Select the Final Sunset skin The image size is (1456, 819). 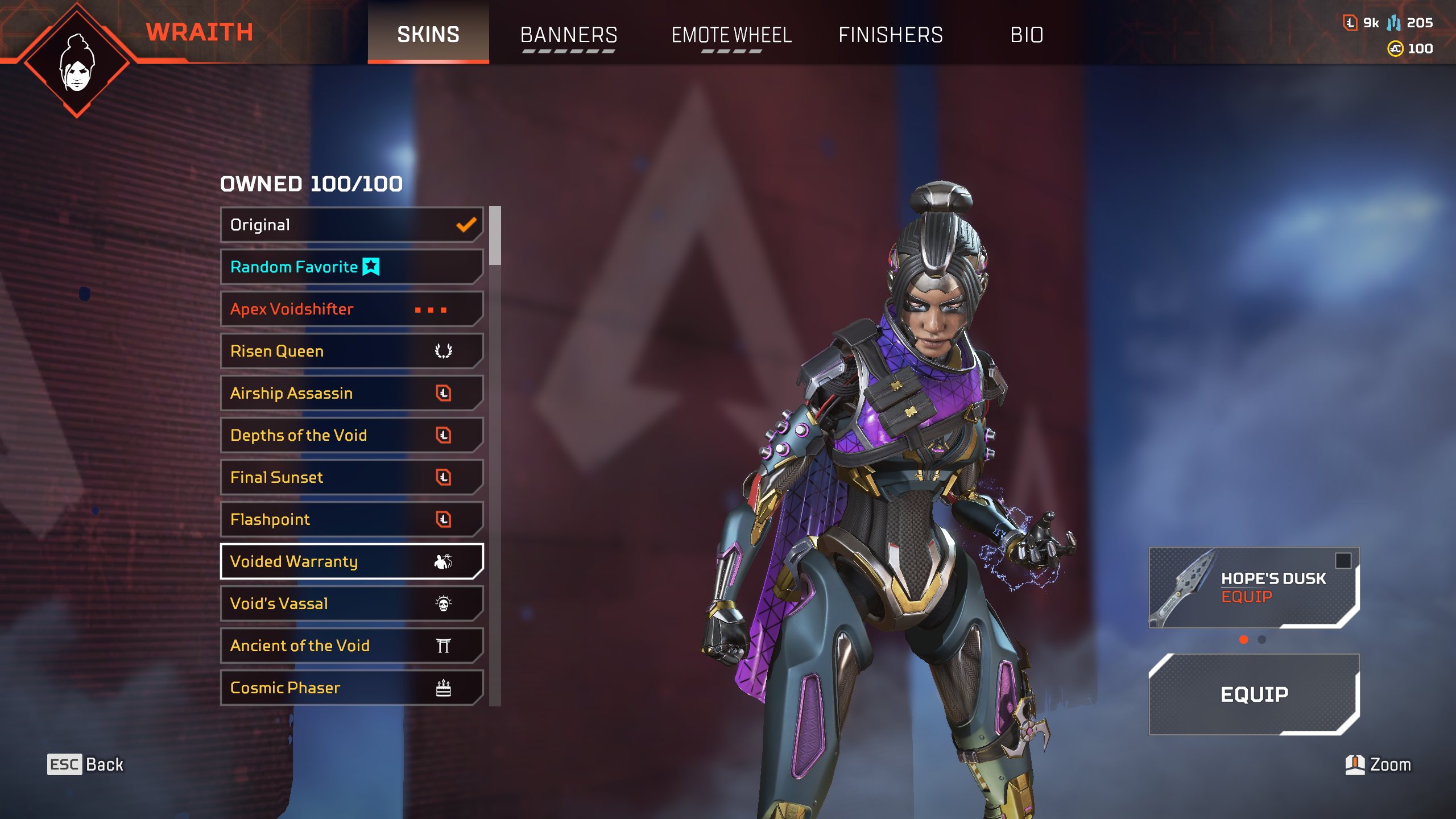351,478
